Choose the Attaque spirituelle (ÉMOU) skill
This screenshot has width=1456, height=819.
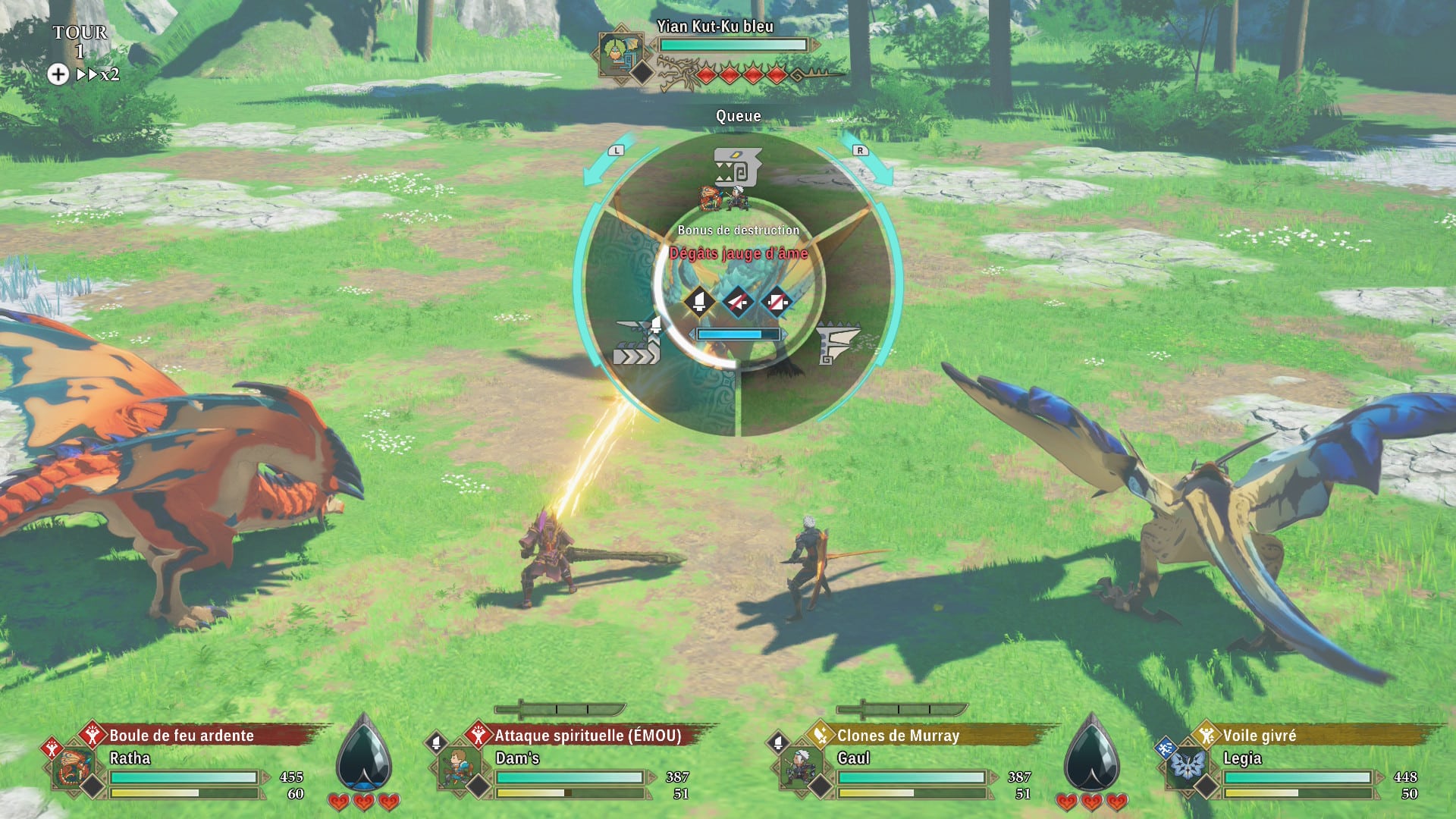coord(588,735)
